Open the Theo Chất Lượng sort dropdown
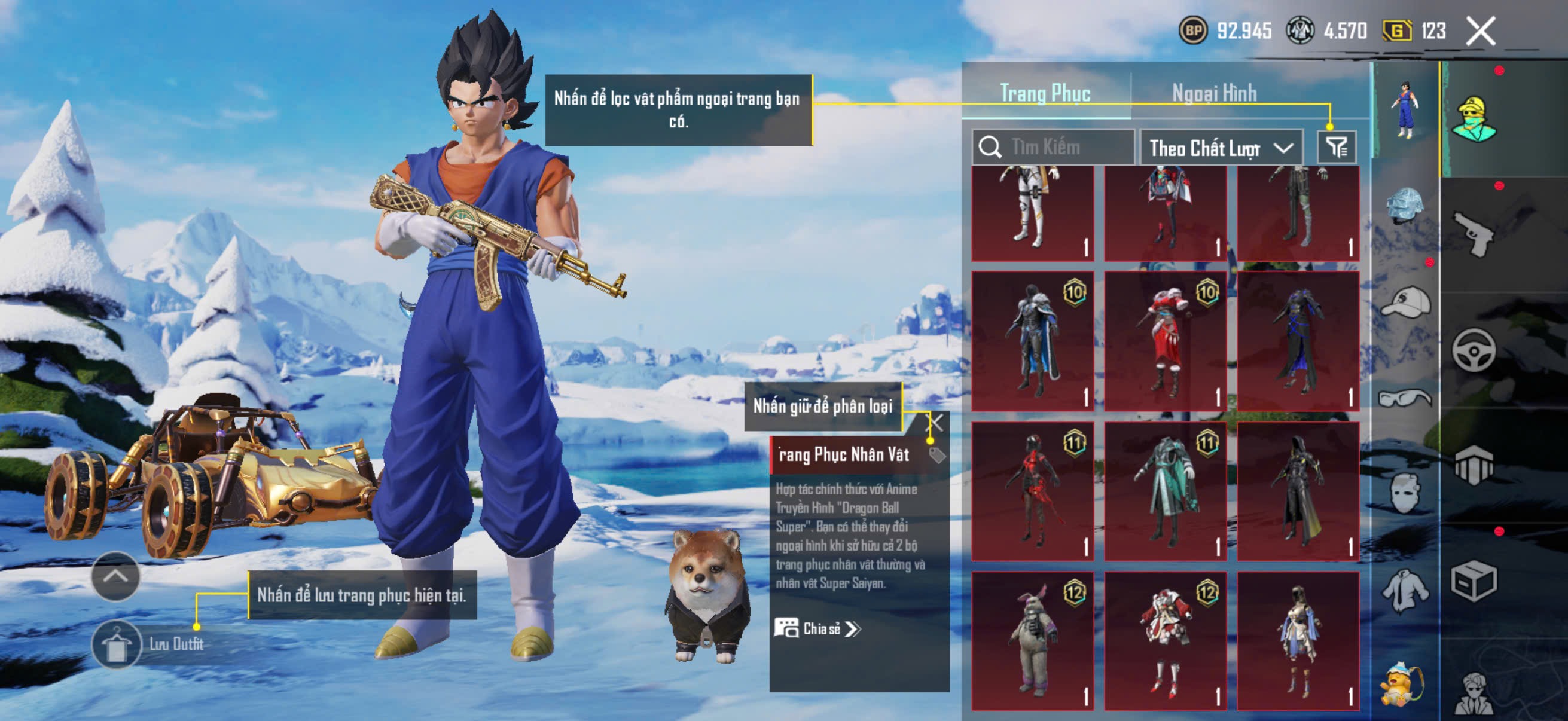 click(x=1221, y=148)
